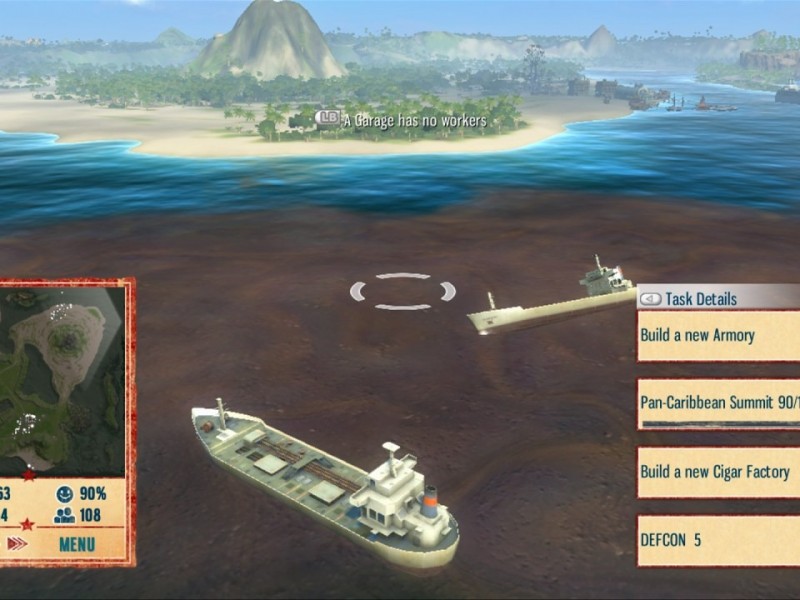Click the population people icon
The width and height of the screenshot is (800, 600).
click(x=65, y=516)
